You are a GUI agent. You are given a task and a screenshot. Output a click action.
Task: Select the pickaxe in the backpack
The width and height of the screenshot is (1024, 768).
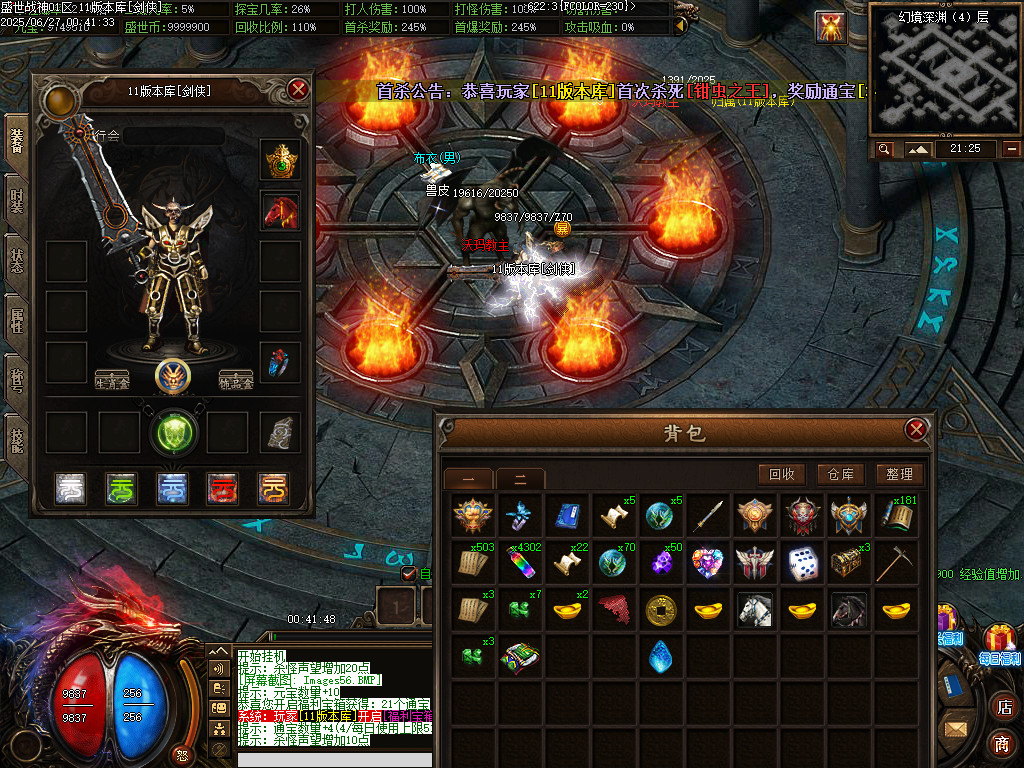(894, 563)
